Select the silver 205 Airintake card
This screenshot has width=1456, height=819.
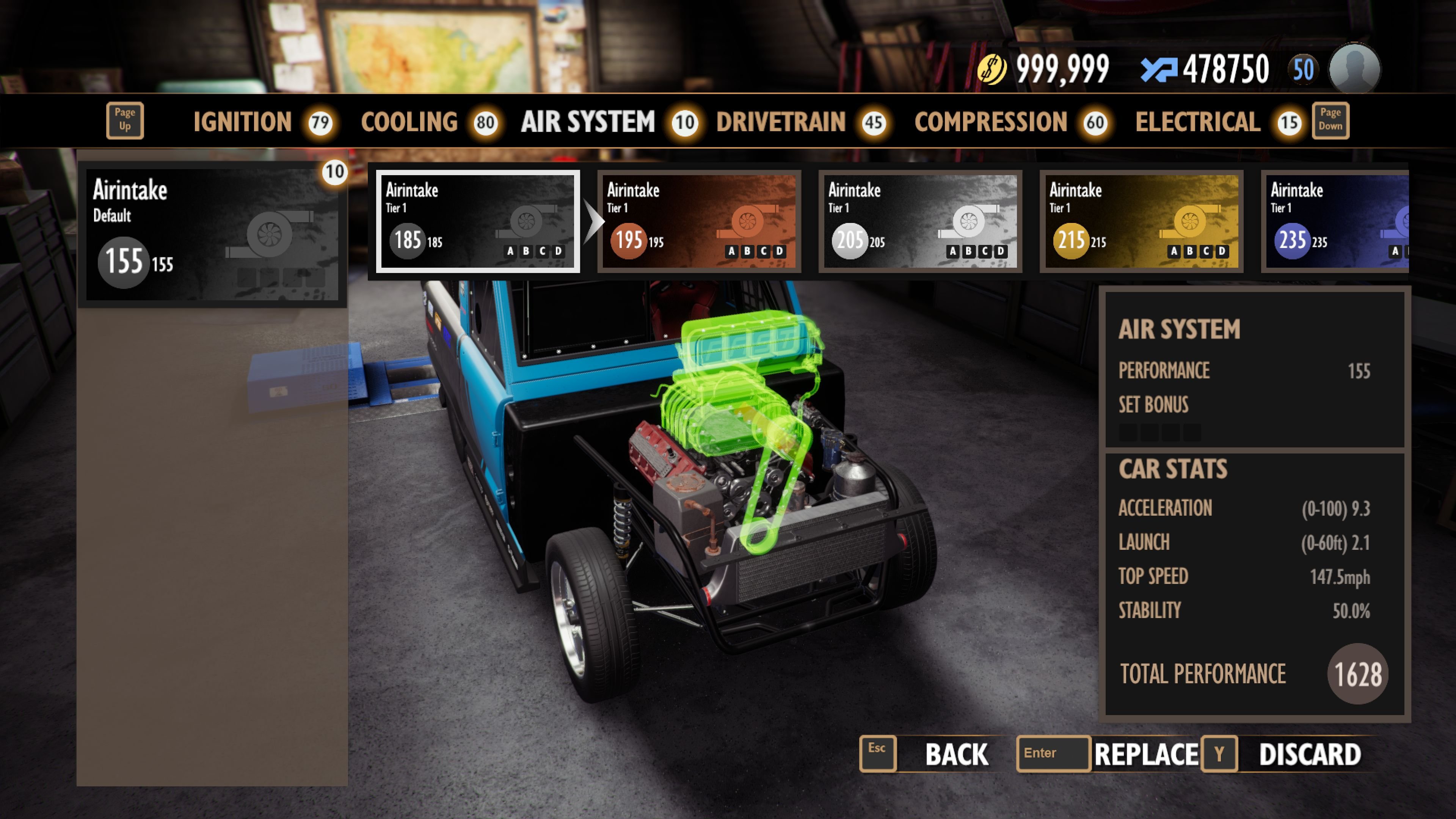[920, 222]
